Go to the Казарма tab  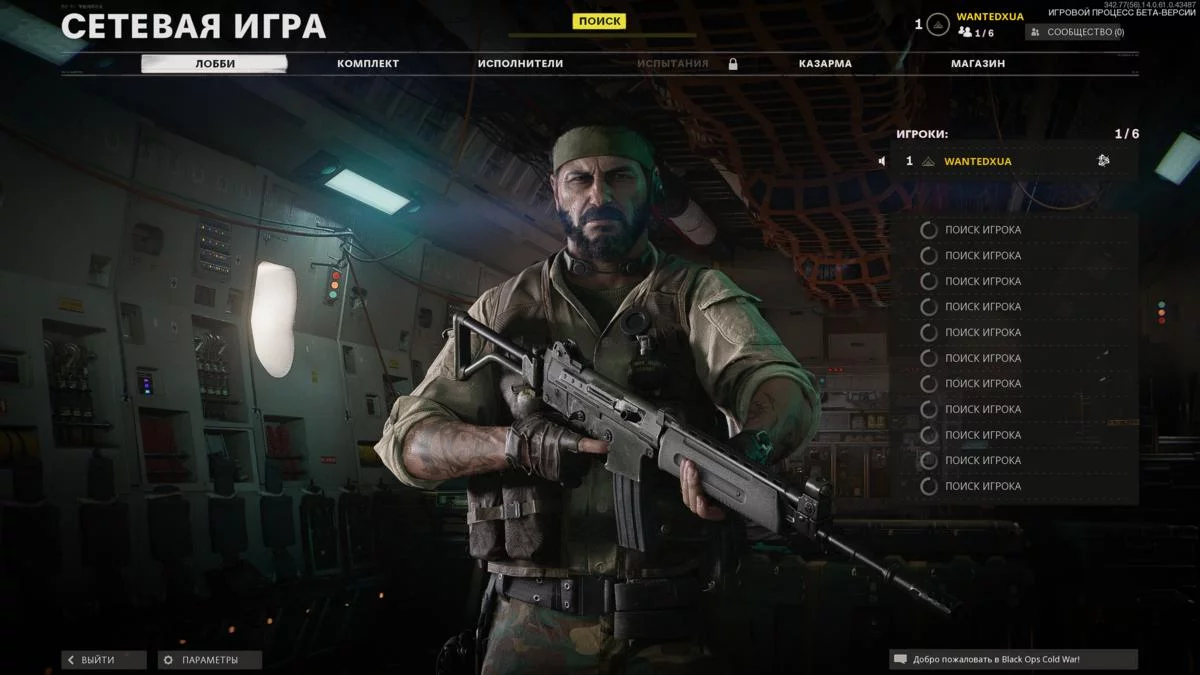825,63
